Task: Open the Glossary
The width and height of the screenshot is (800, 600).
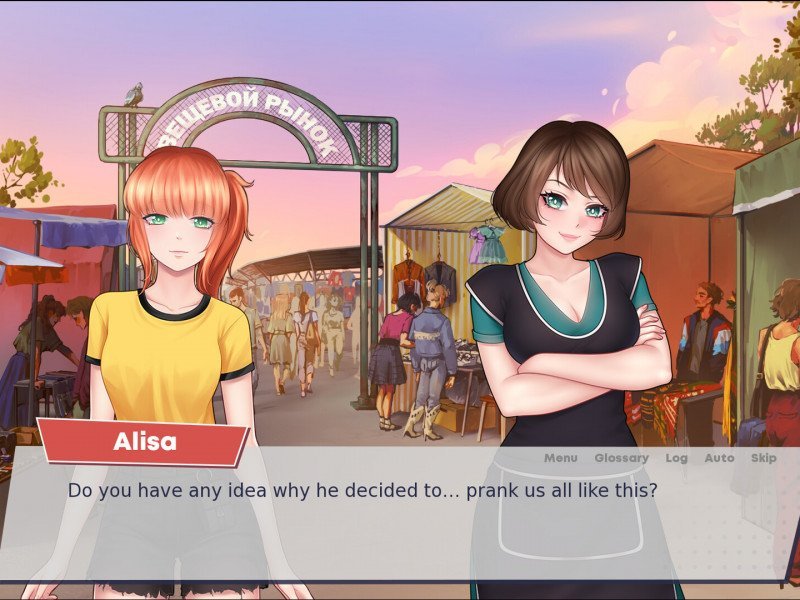Action: (621, 458)
